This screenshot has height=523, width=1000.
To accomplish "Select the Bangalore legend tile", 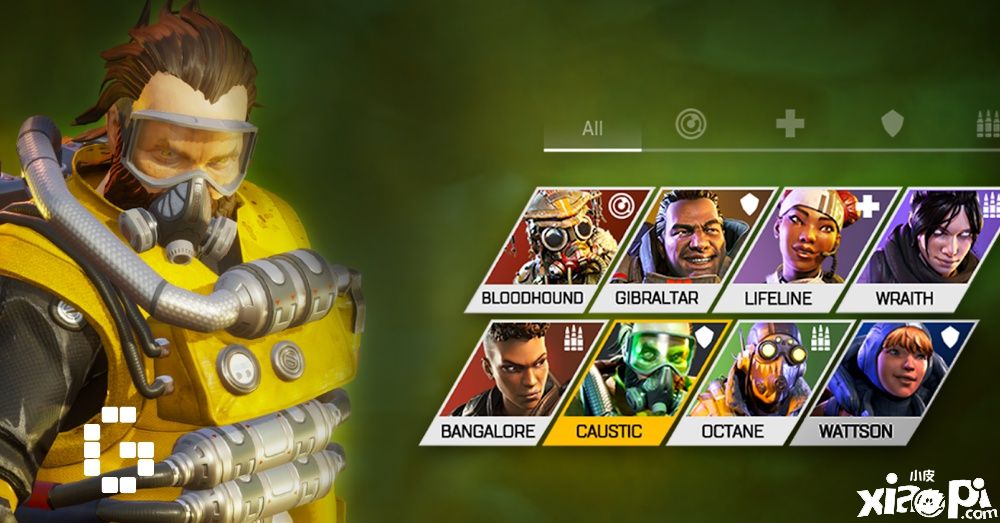I will tap(512, 381).
